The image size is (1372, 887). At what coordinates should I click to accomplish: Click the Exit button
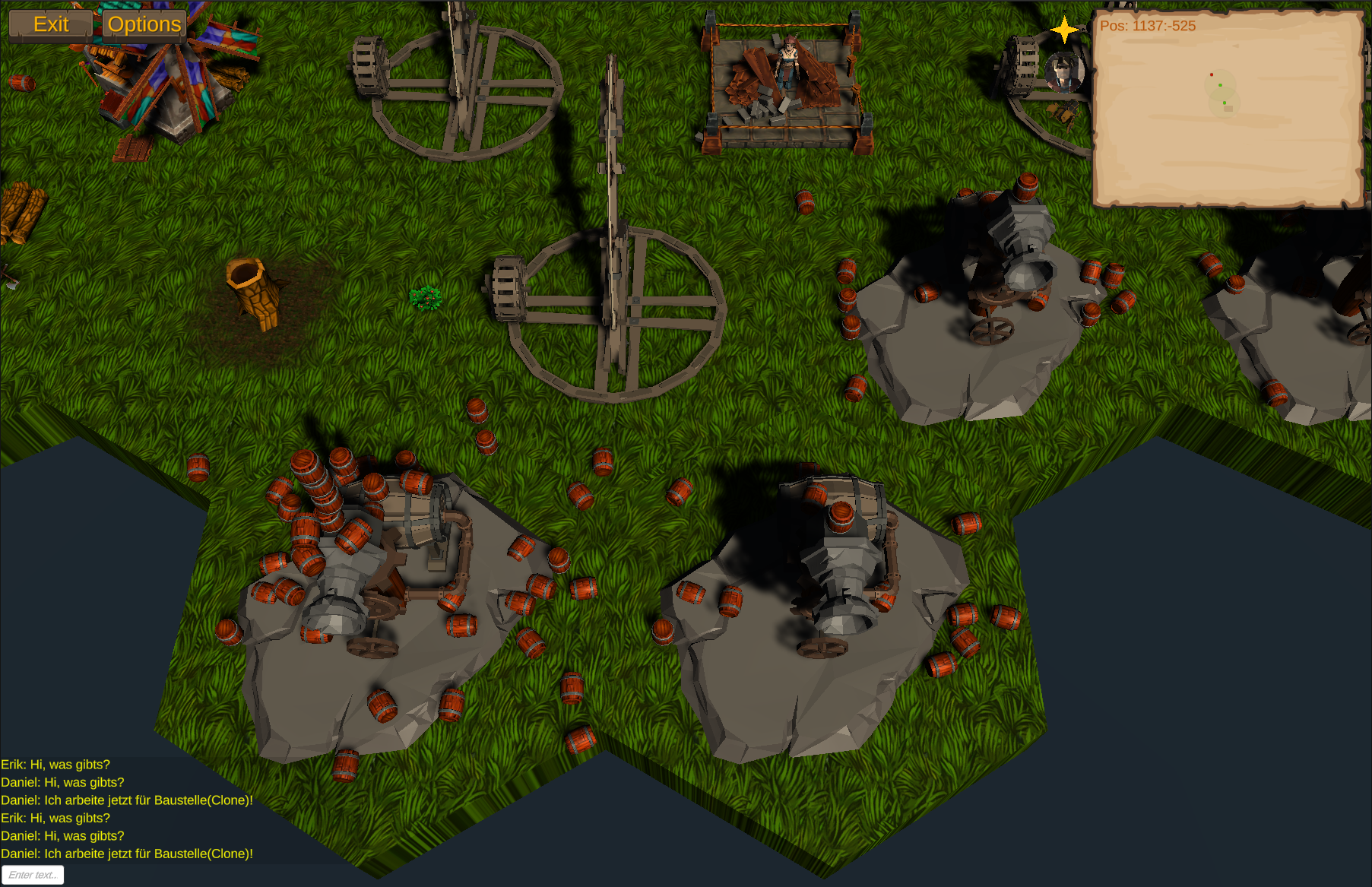50,24
